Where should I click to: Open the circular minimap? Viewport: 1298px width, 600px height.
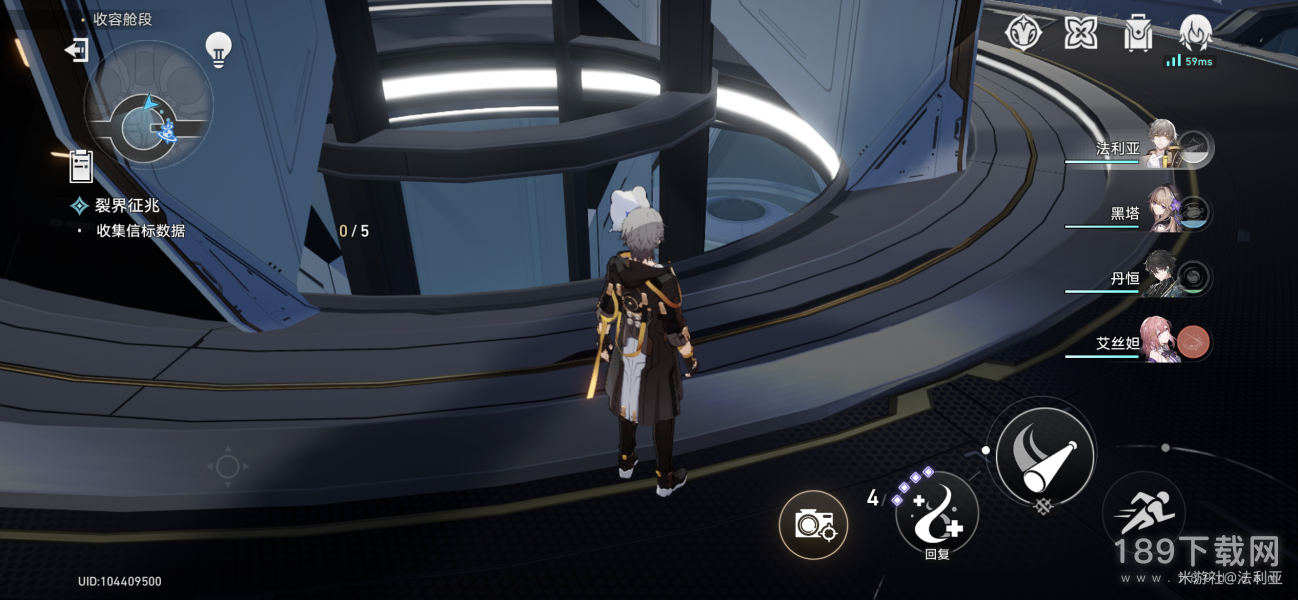pyautogui.click(x=148, y=105)
